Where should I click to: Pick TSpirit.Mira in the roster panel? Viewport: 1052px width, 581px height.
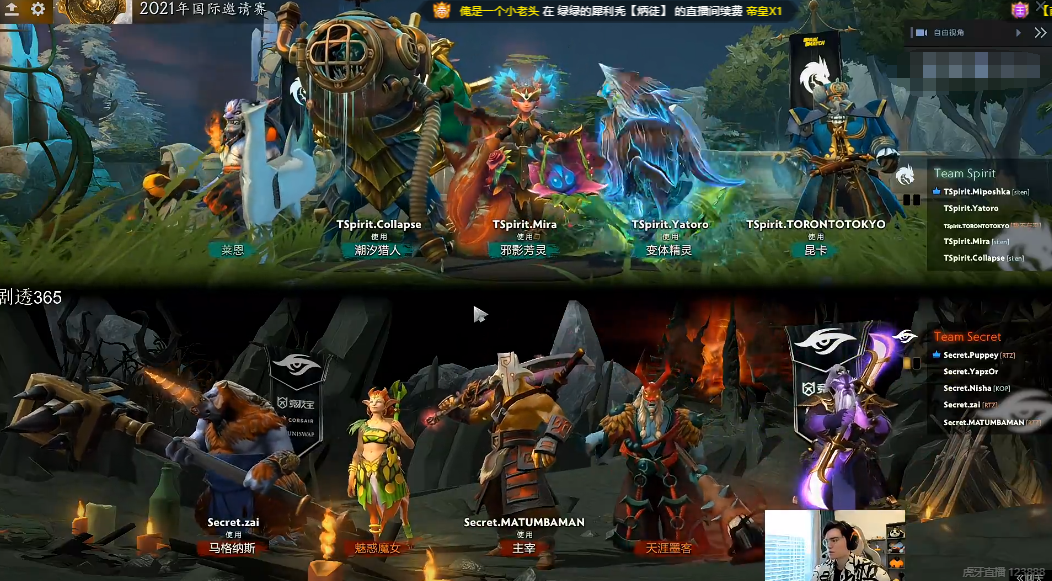[x=966, y=241]
